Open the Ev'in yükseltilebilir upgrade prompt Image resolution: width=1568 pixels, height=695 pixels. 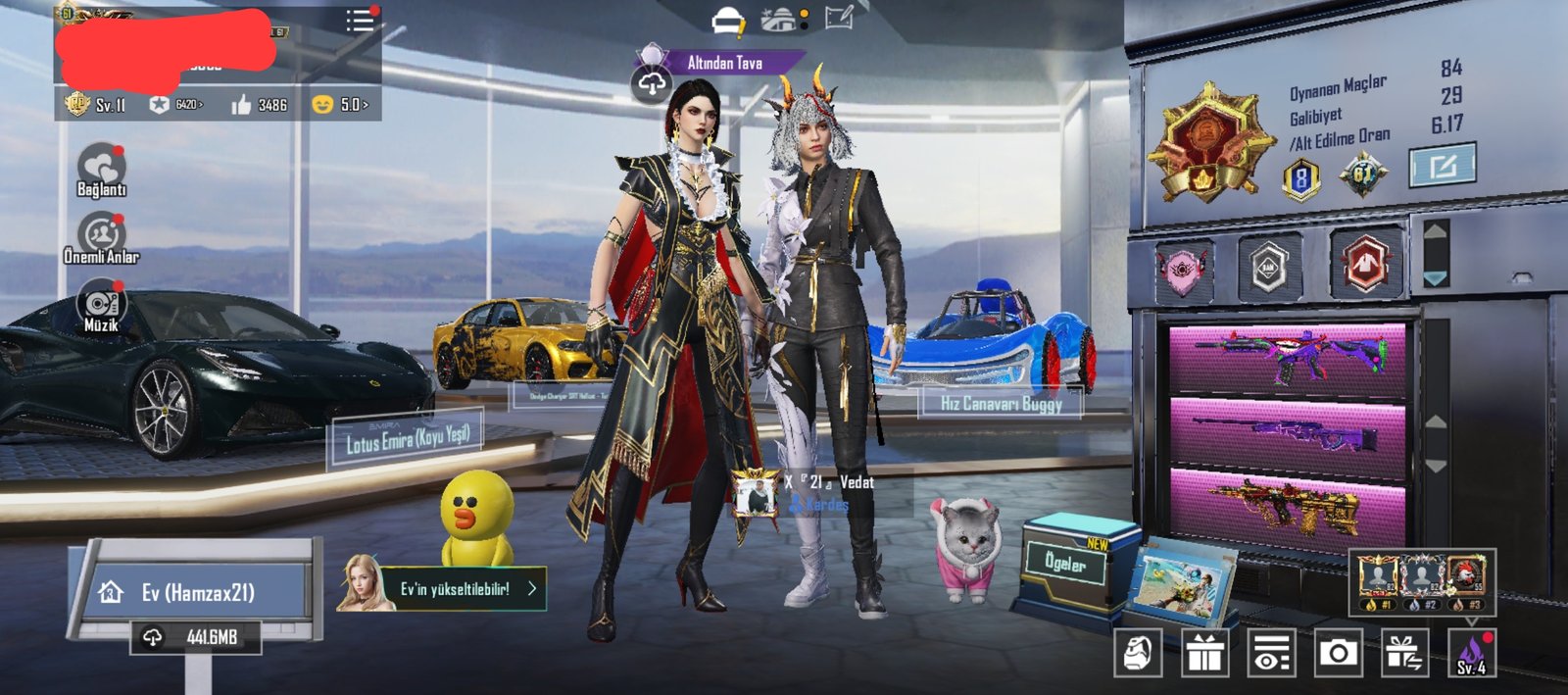[441, 588]
